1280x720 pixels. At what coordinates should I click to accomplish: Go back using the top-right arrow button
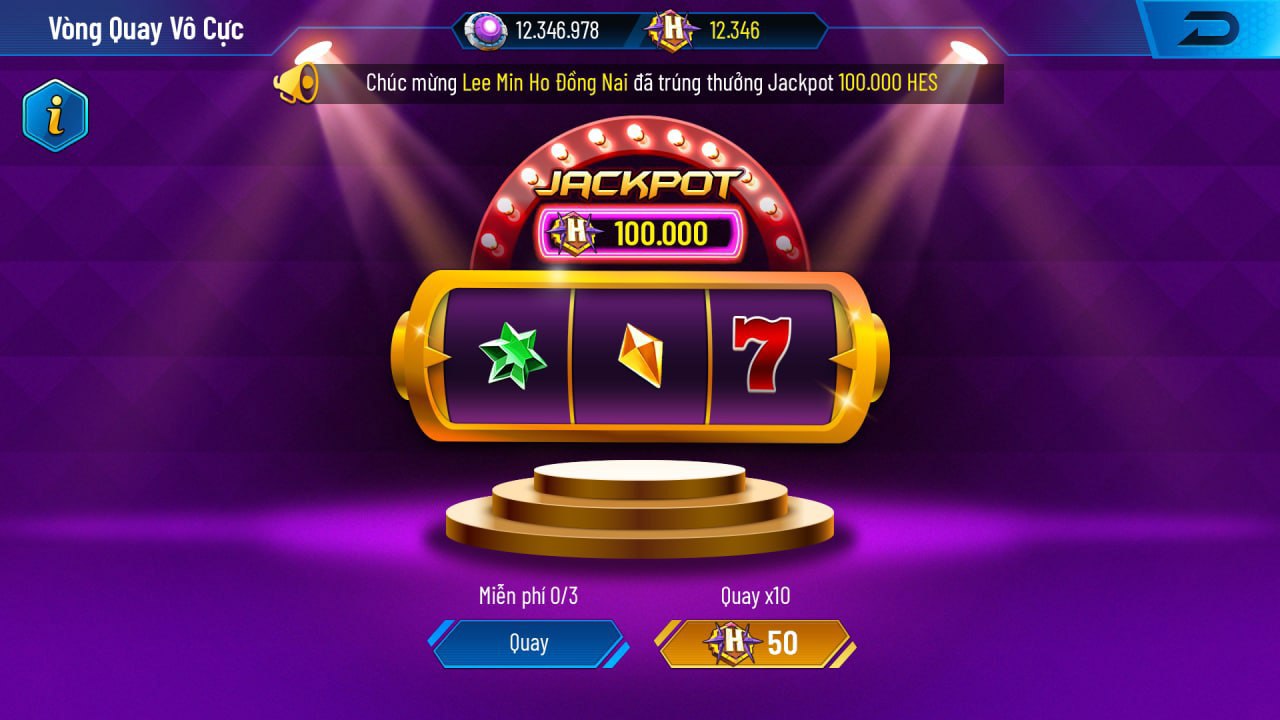click(1208, 29)
